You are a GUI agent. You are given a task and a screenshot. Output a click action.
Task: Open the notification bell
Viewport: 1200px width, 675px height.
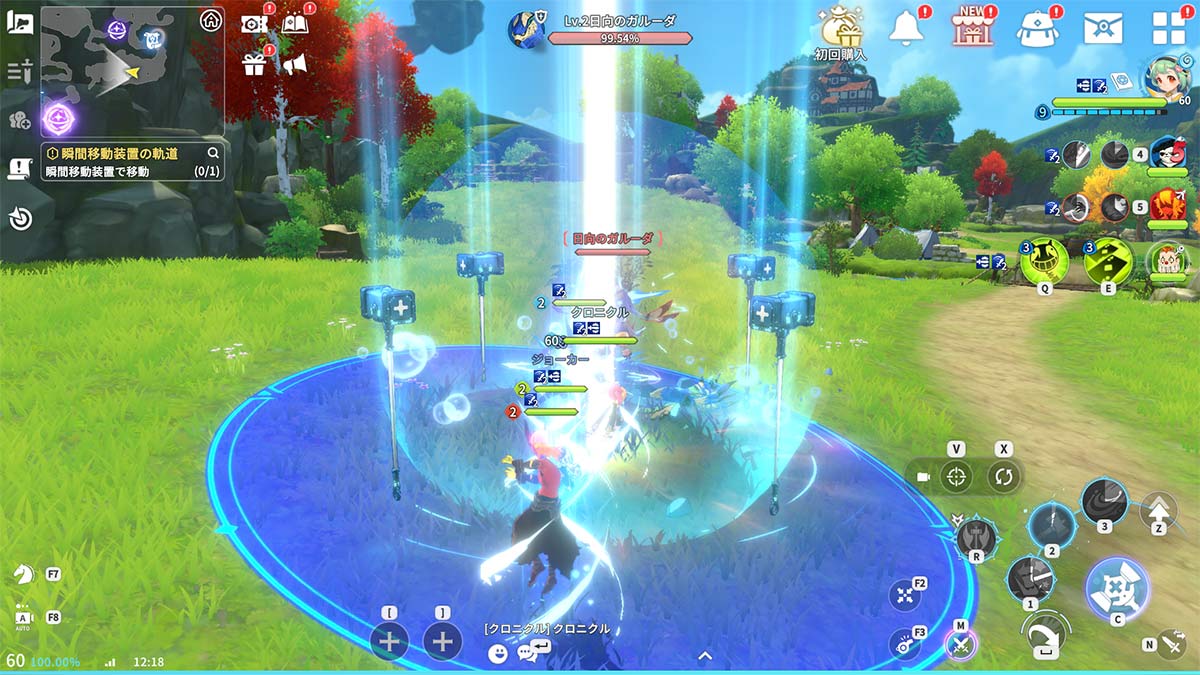905,28
